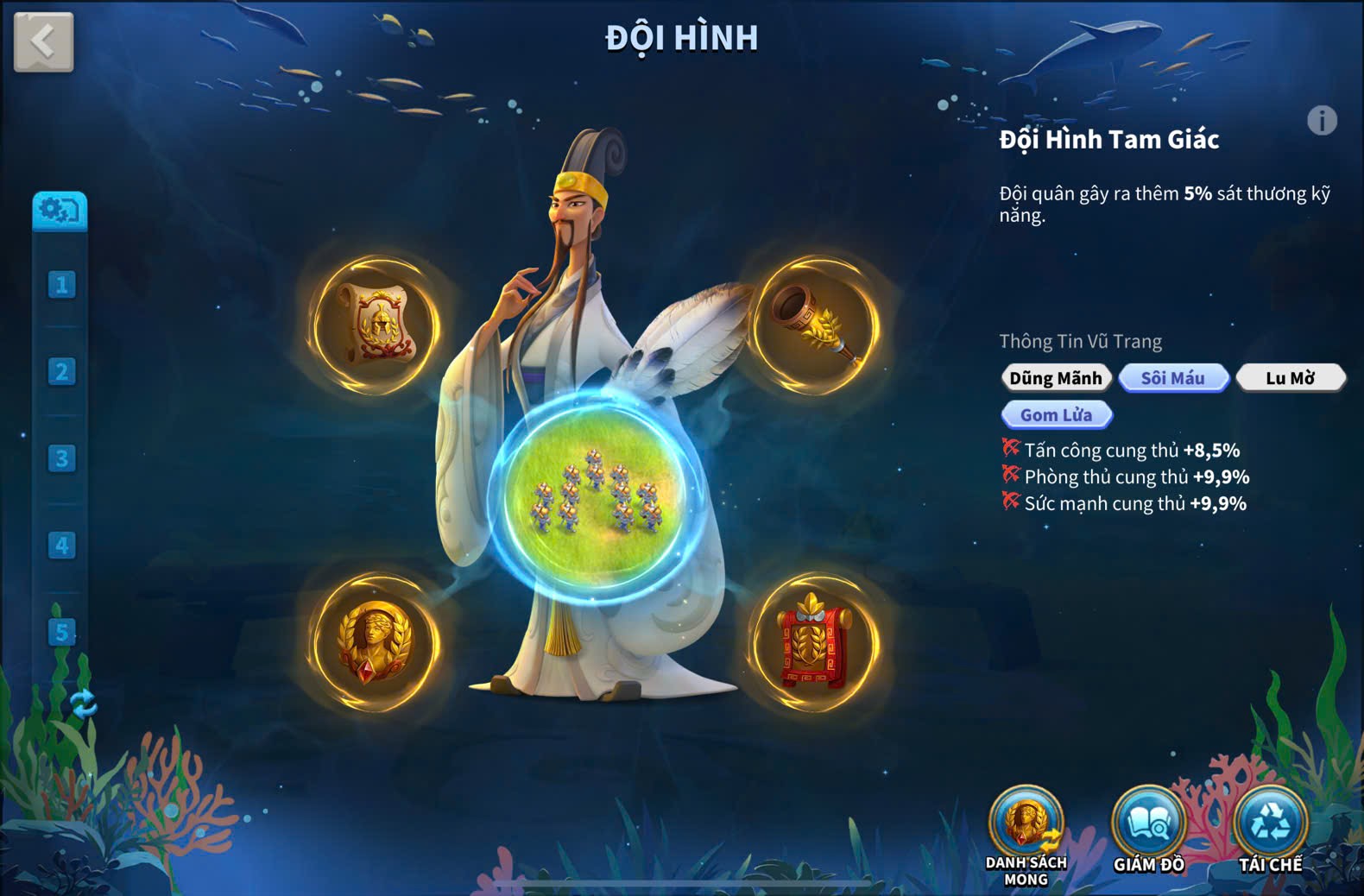The height and width of the screenshot is (896, 1364).
Task: Switch to formation preset 3
Action: click(61, 458)
